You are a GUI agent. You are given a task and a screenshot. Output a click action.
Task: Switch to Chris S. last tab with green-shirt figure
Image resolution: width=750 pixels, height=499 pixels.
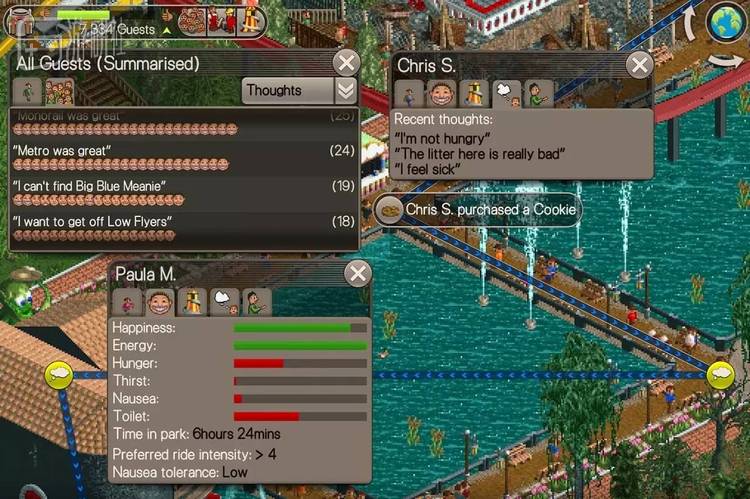point(540,95)
